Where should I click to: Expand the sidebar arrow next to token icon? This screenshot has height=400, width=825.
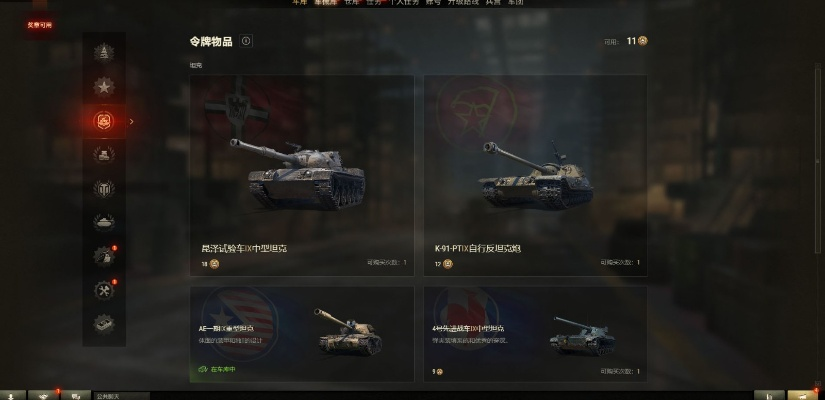point(132,121)
